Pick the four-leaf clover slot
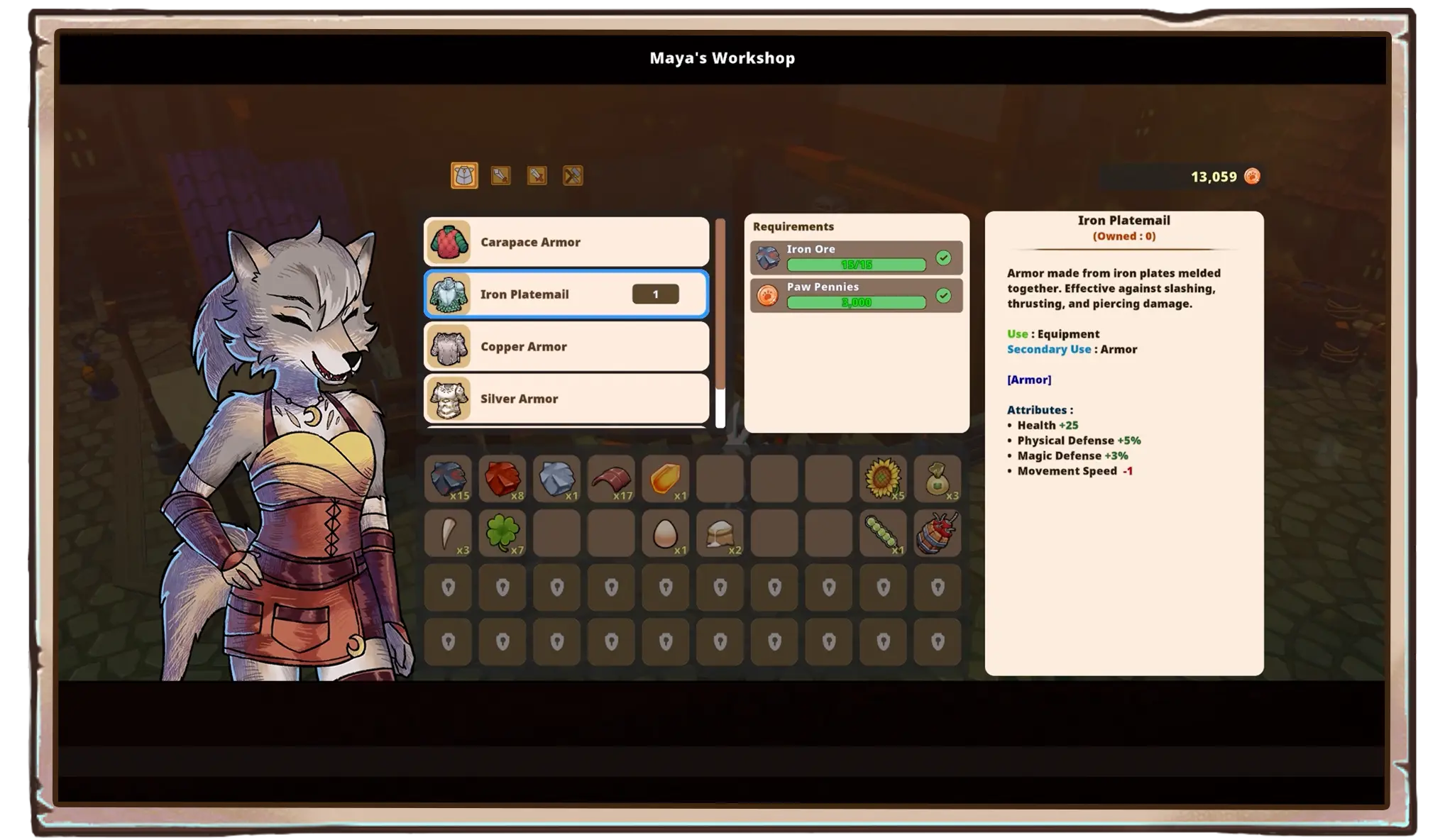The height and width of the screenshot is (840, 1445). point(502,534)
